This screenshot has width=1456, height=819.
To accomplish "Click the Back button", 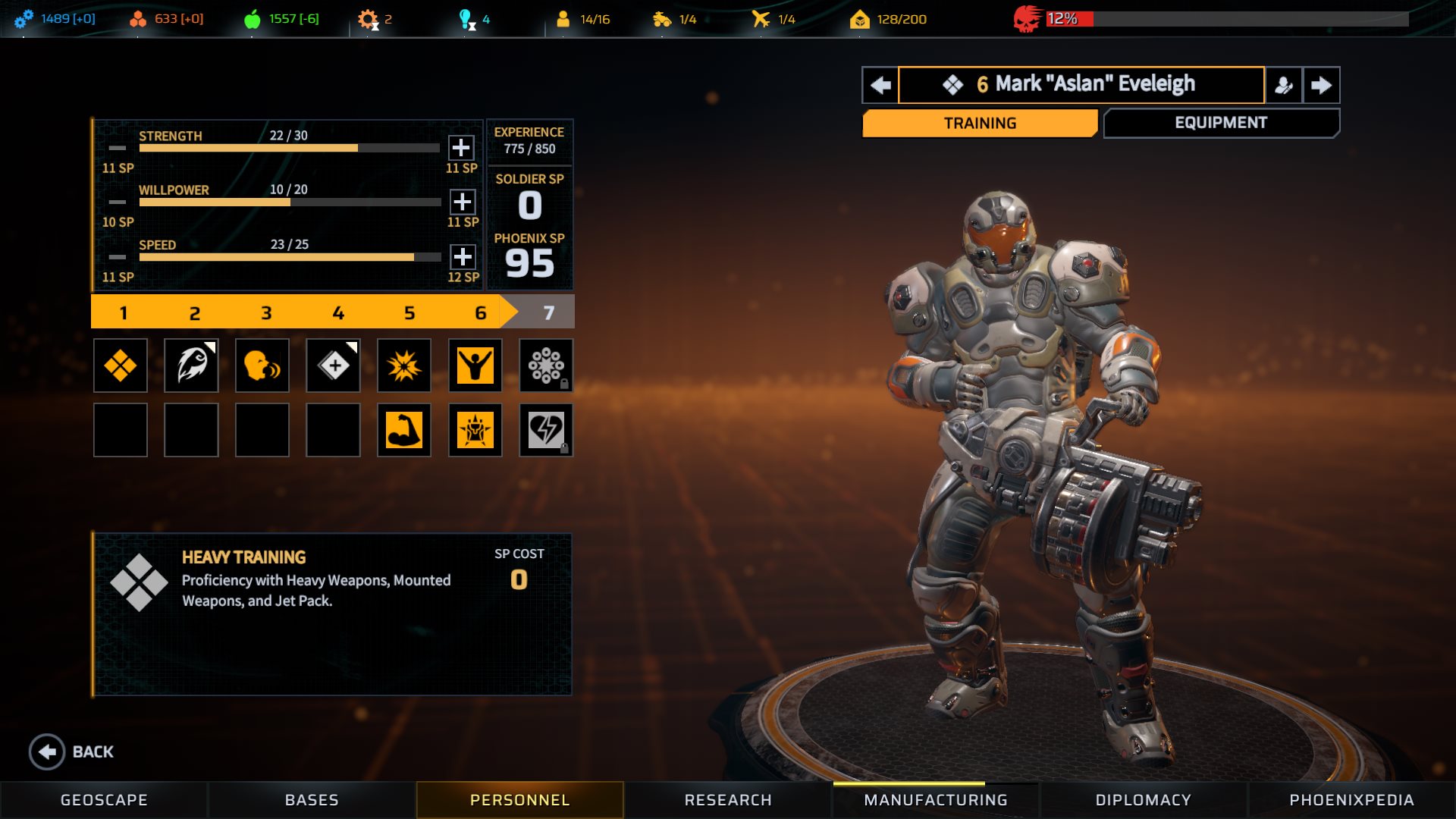I will click(72, 752).
